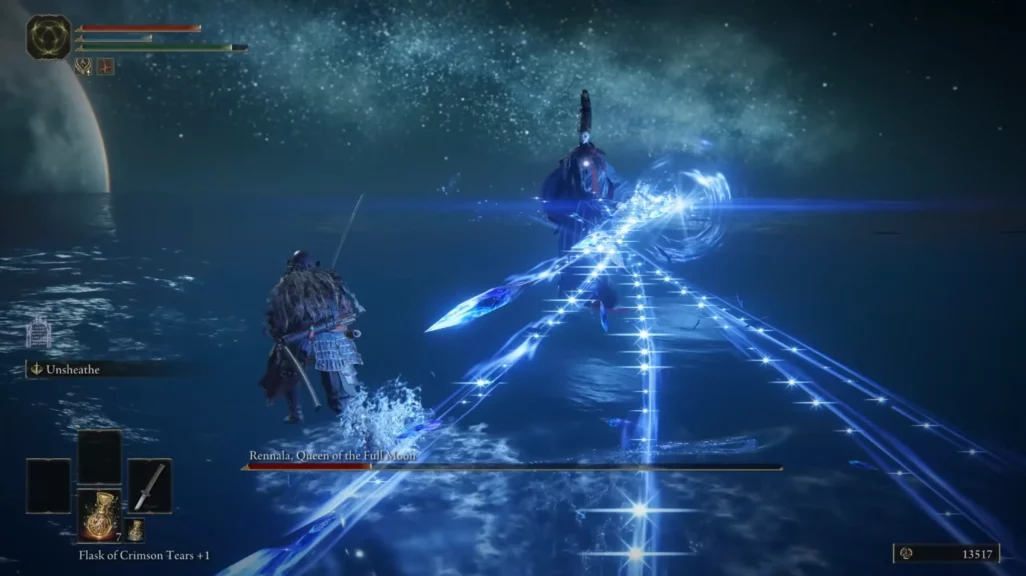This screenshot has width=1026, height=576.
Task: Select the golden winged buff status icon
Action: click(x=84, y=67)
